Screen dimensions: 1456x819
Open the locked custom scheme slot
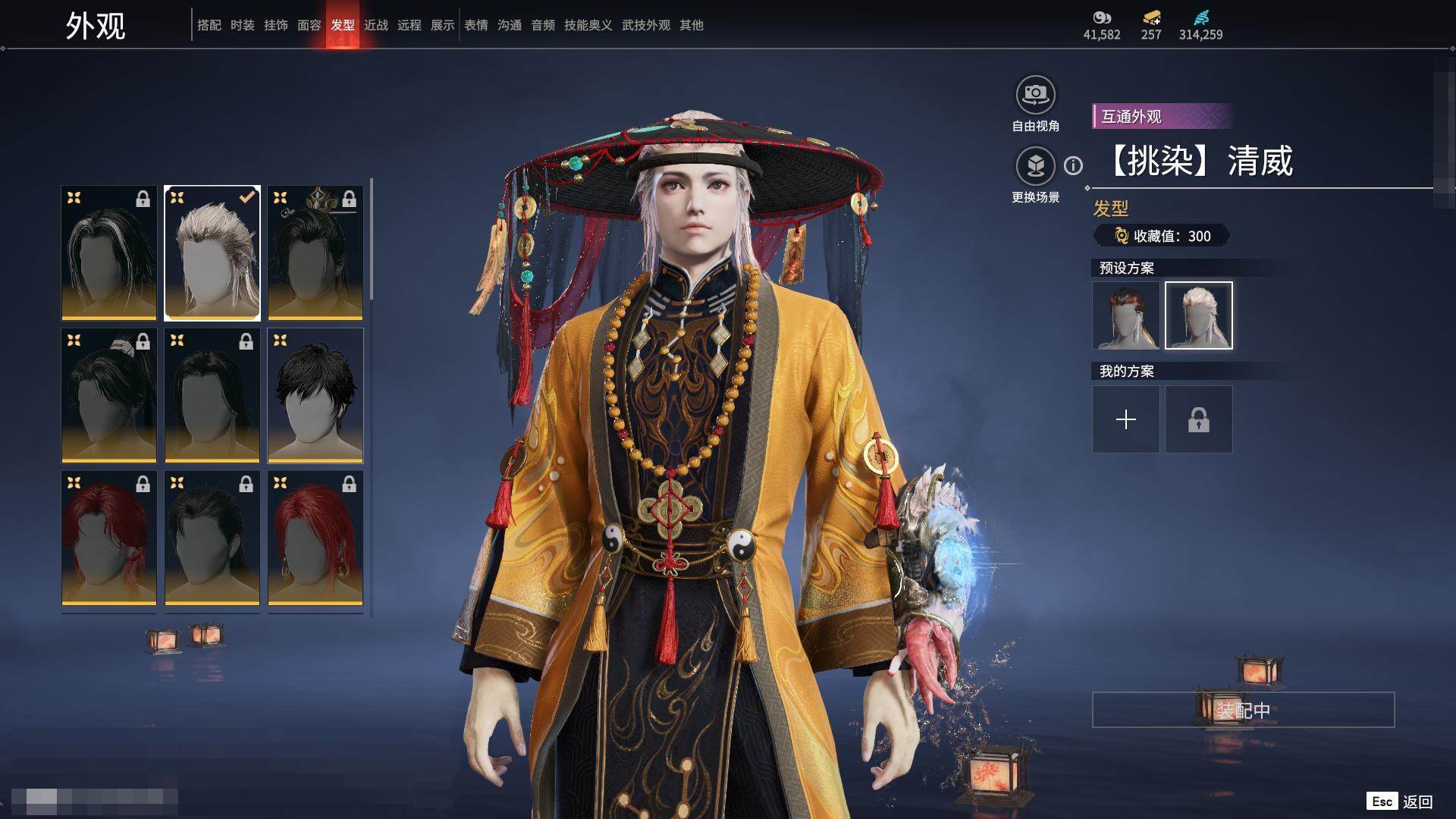(1198, 419)
